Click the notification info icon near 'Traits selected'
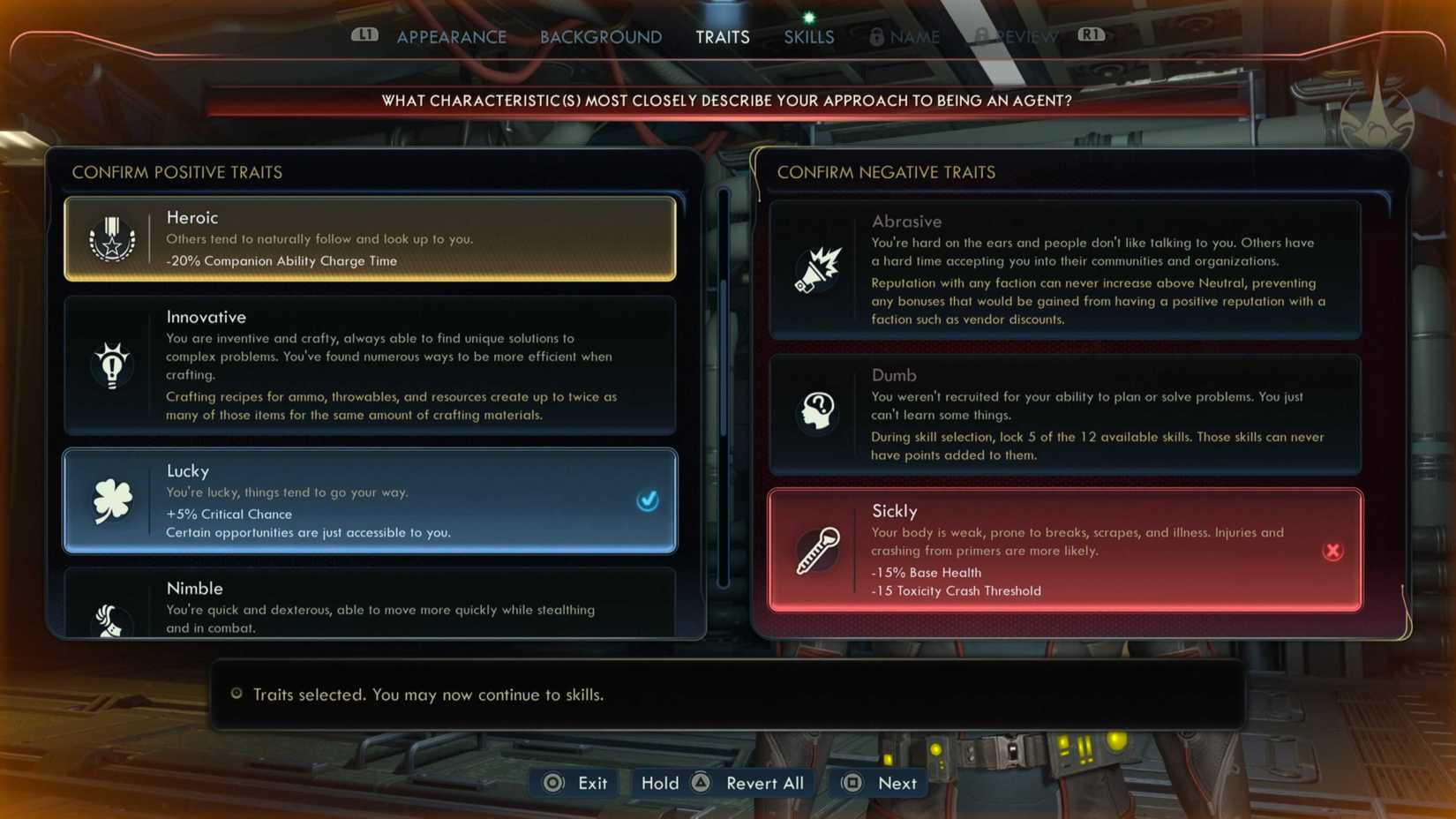1456x819 pixels. 236,695
